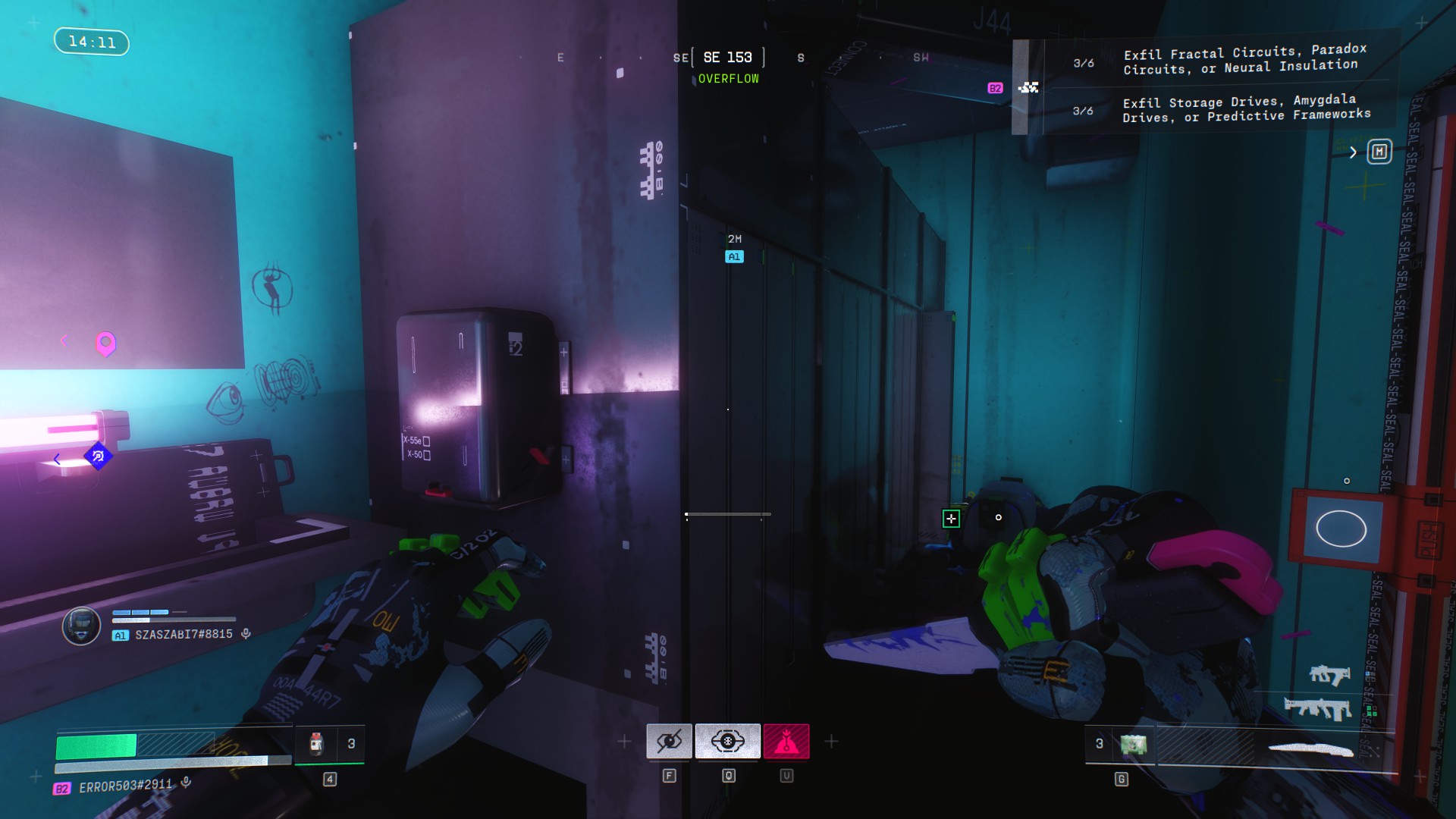Switch to the compact SMG weapon icon
The width and height of the screenshot is (1456, 819).
point(1329,674)
